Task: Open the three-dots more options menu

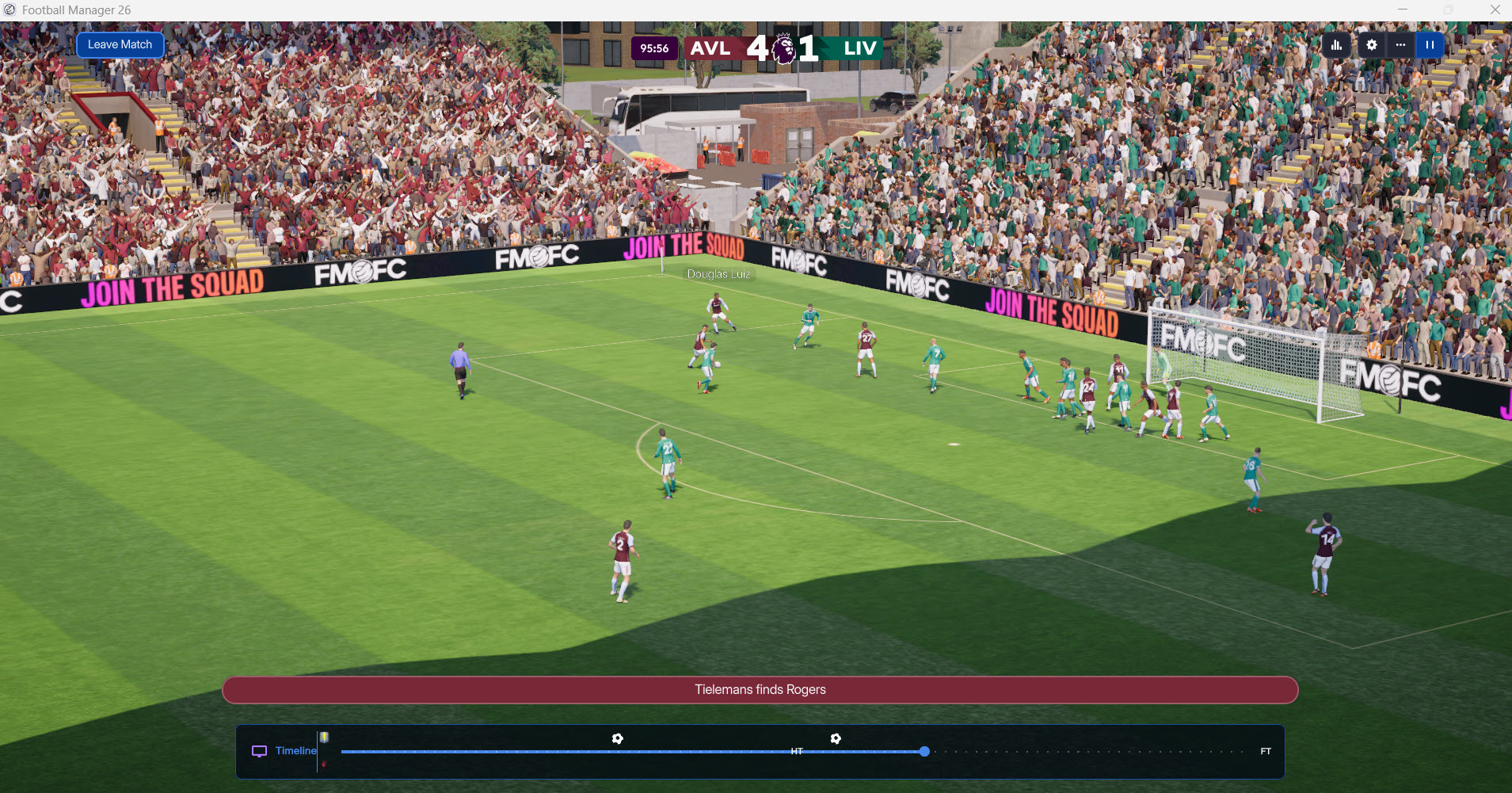Action: click(1400, 45)
